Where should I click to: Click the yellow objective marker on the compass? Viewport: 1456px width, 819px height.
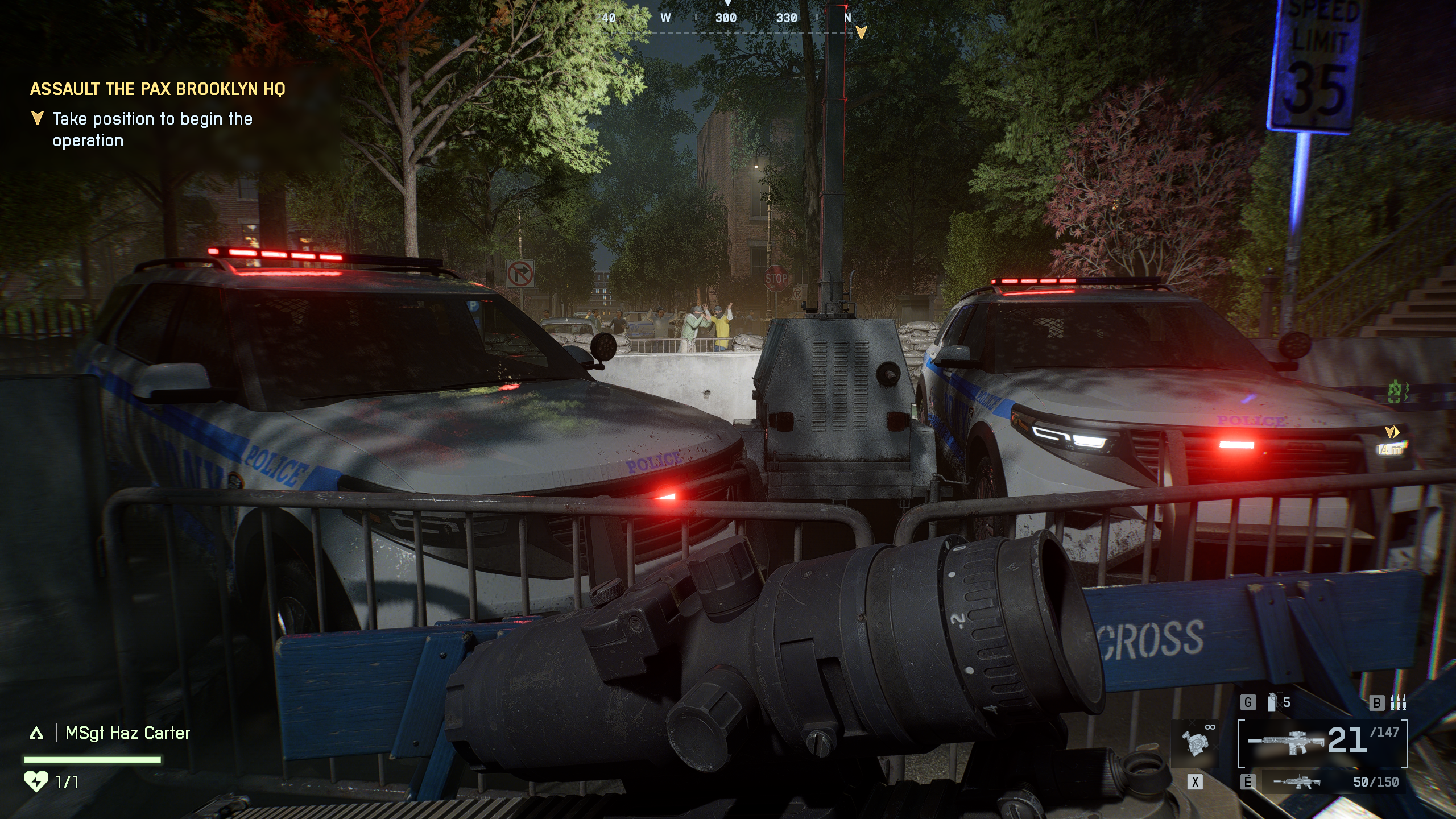[861, 32]
